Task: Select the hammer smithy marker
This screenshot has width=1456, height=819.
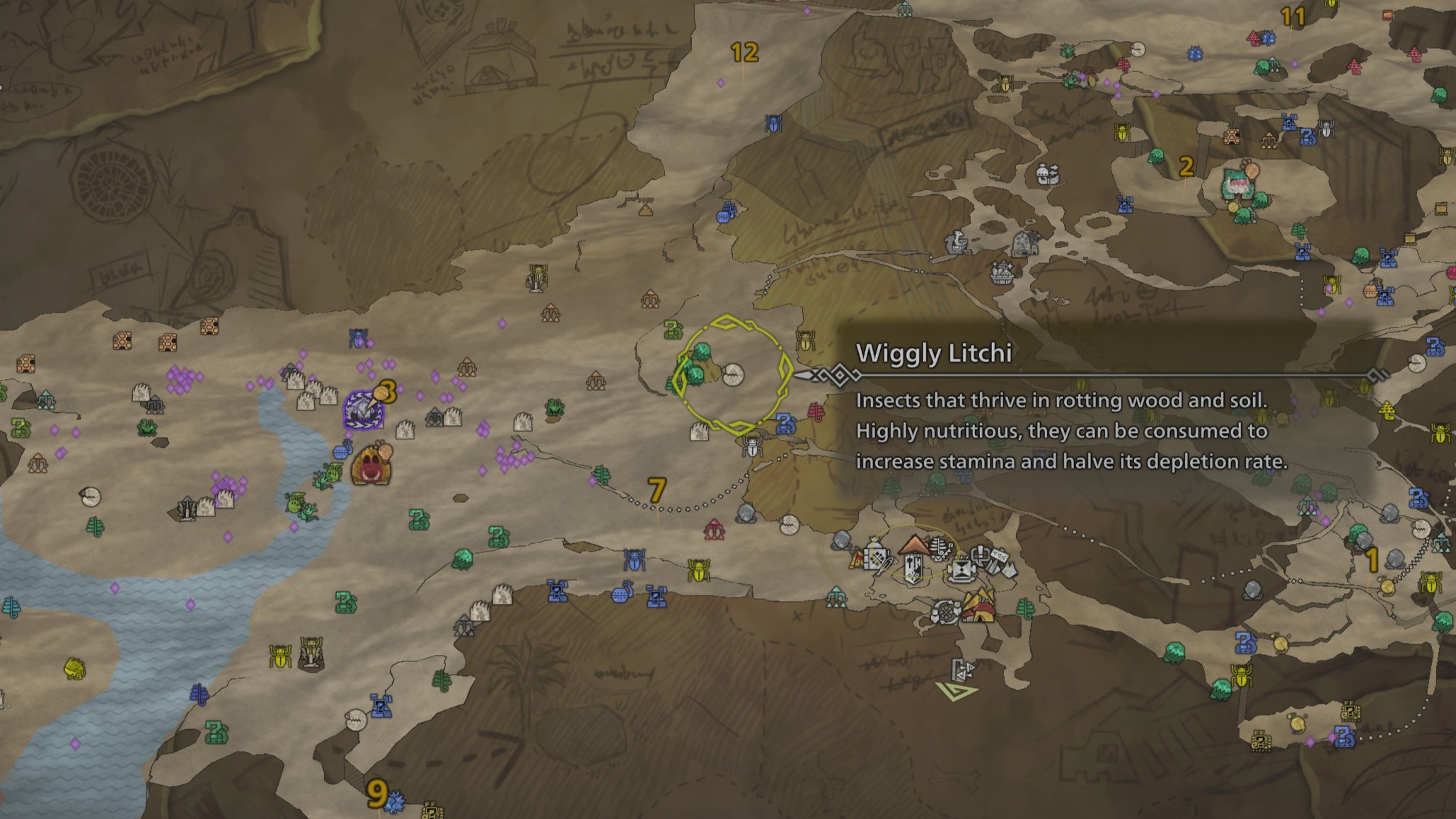Action: [x=996, y=561]
